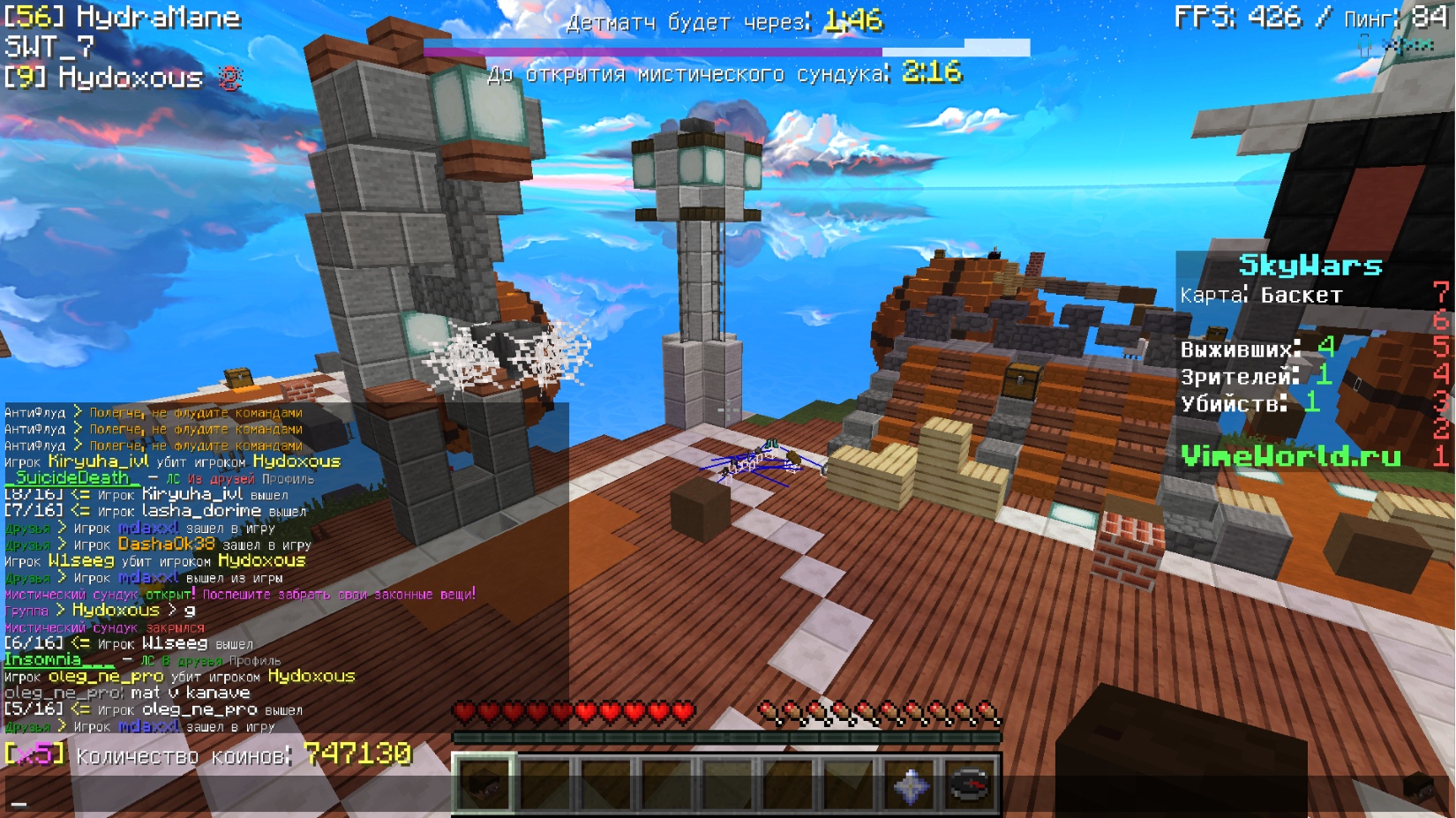
Task: Select the nether star hotbar slot
Action: click(910, 784)
